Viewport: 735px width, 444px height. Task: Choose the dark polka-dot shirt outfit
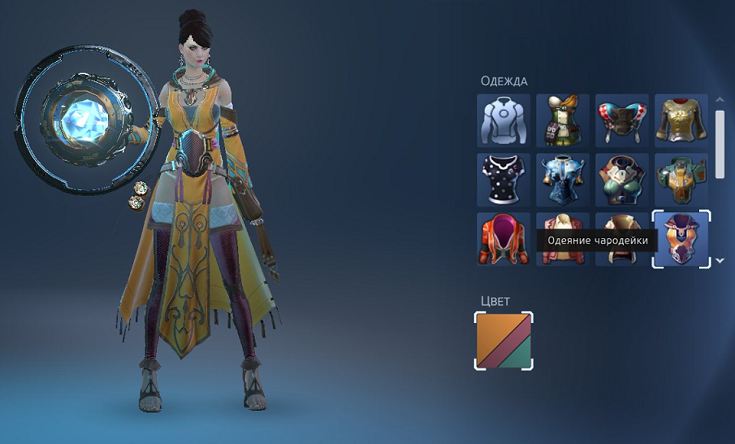504,180
